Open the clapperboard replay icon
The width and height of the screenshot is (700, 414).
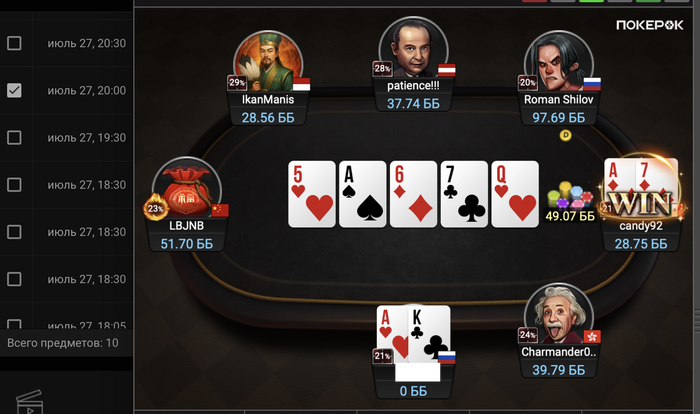coord(32,402)
